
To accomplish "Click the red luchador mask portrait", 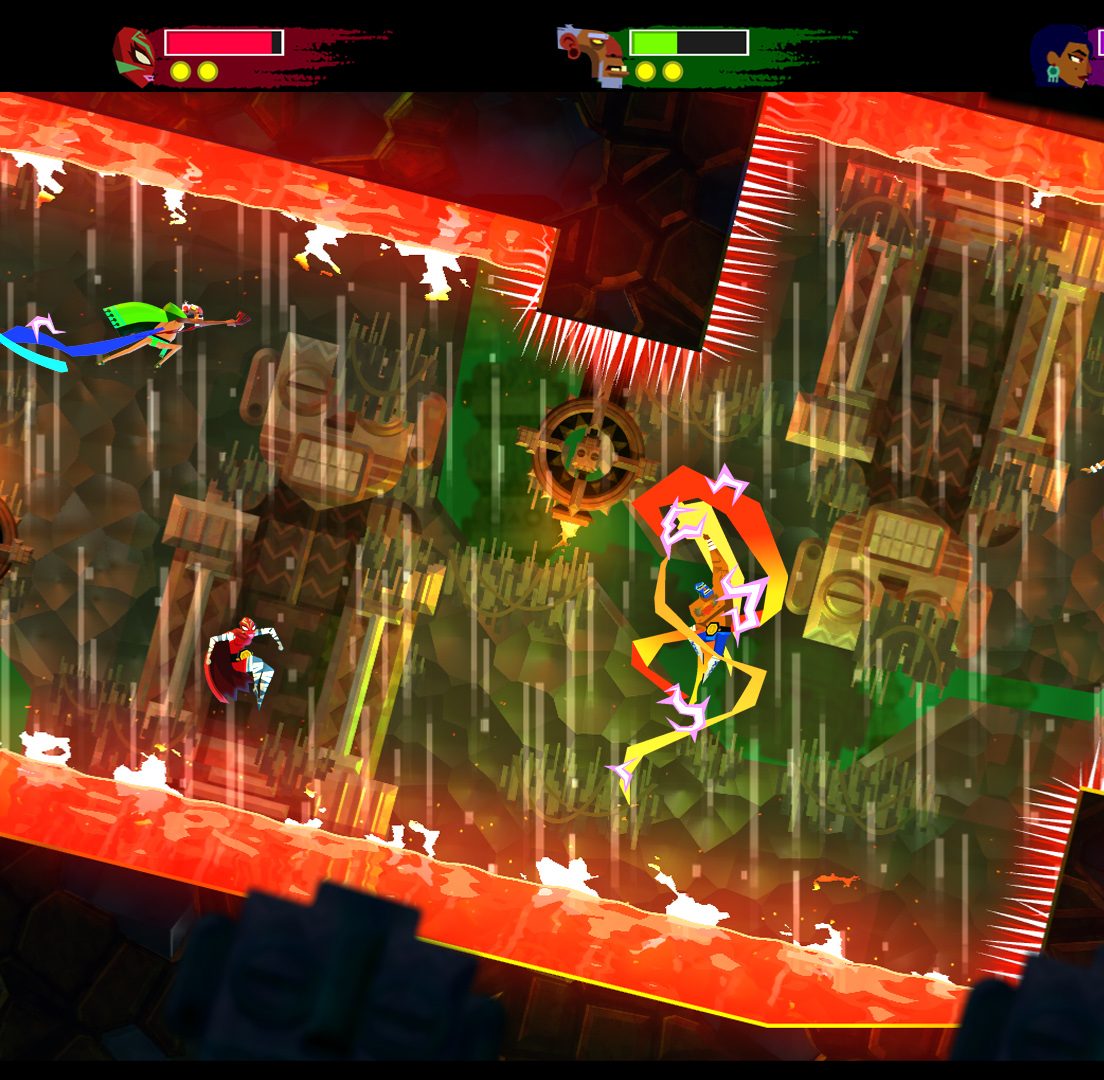I will click(x=134, y=56).
